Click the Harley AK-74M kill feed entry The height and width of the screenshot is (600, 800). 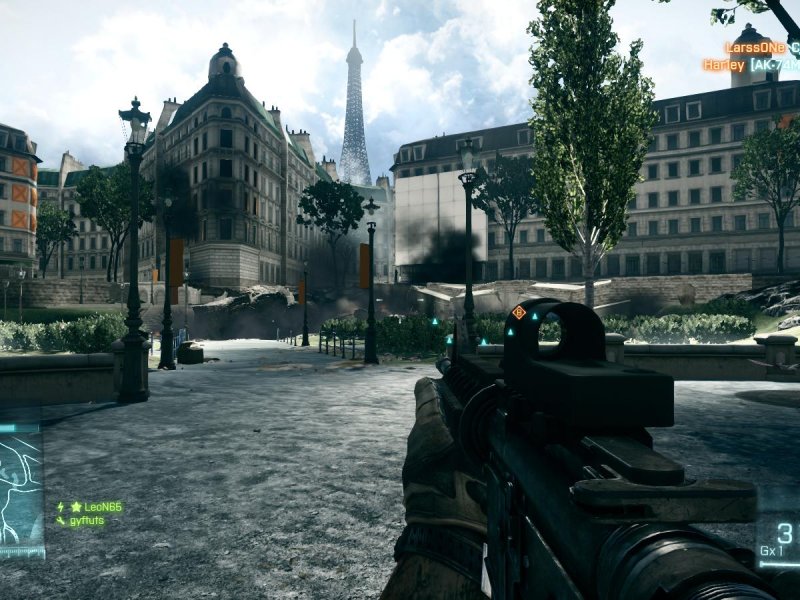(x=750, y=65)
